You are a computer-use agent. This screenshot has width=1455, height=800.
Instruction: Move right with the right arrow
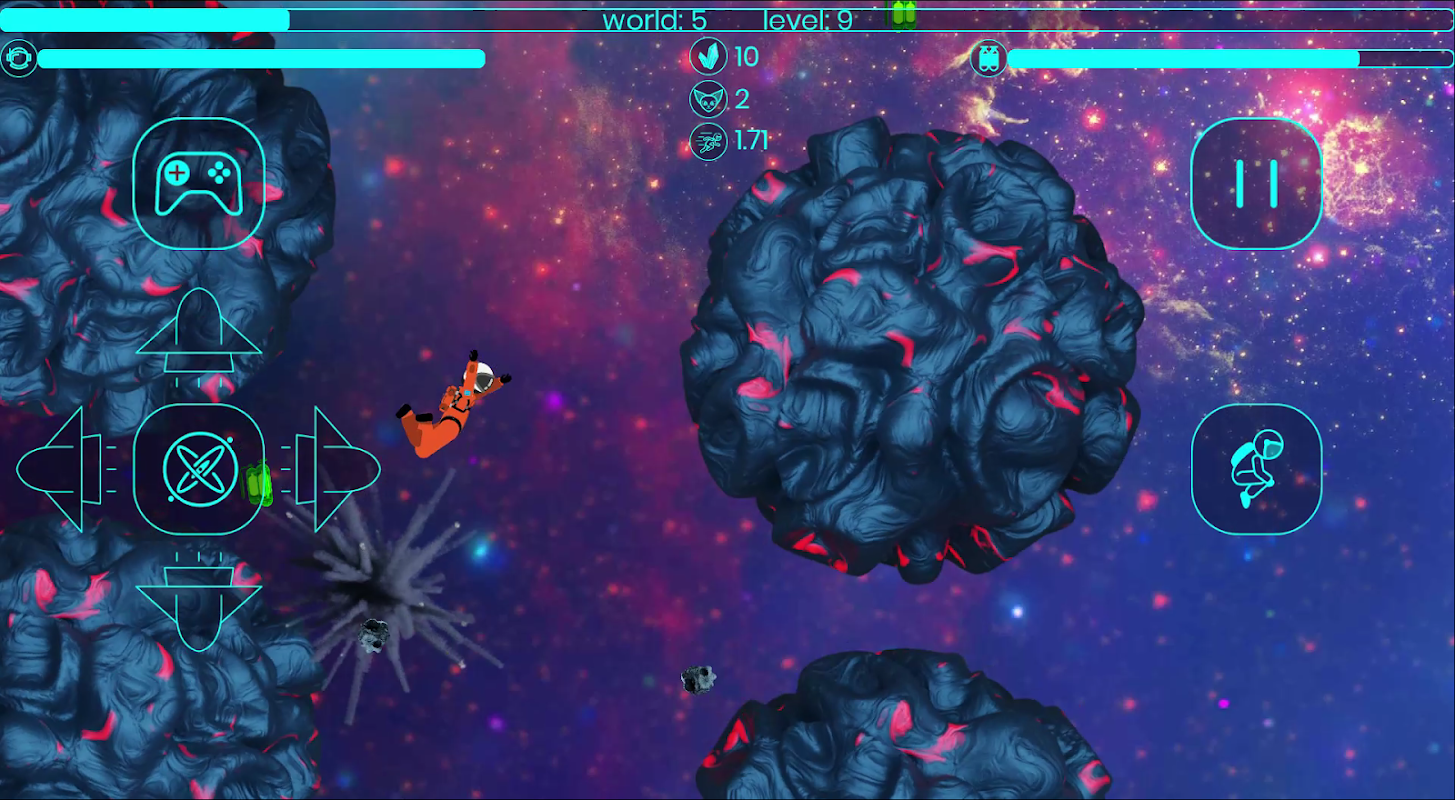335,469
